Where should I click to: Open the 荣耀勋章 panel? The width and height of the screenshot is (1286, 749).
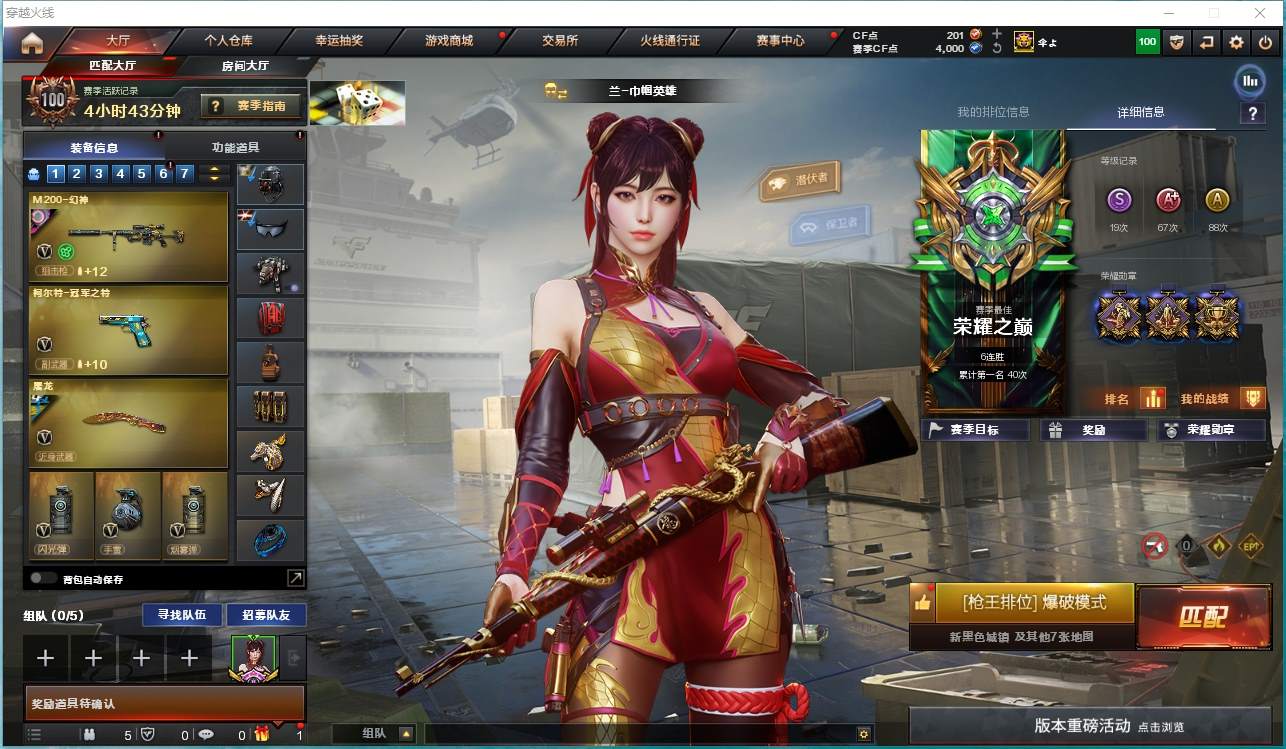click(x=1210, y=430)
